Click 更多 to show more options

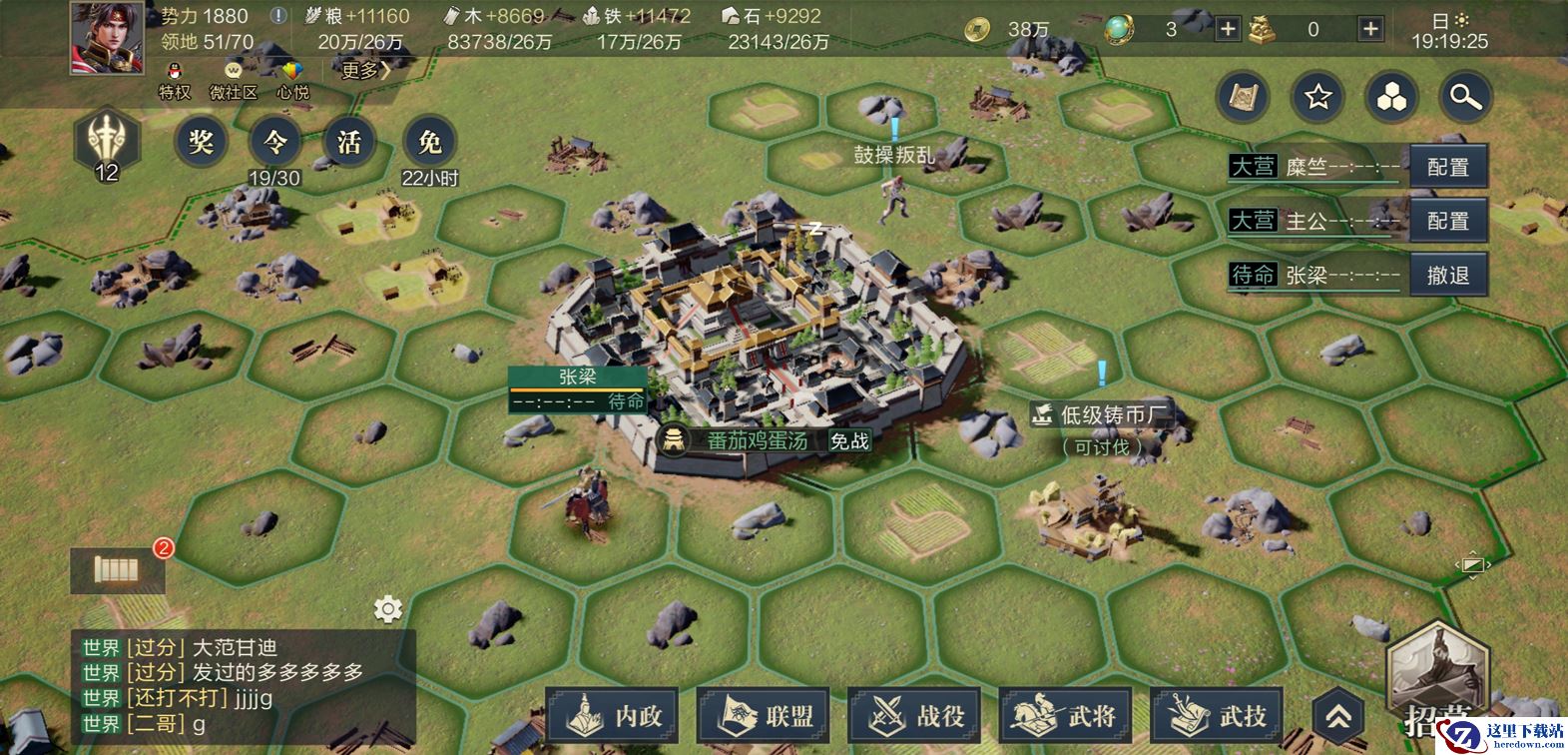[365, 70]
